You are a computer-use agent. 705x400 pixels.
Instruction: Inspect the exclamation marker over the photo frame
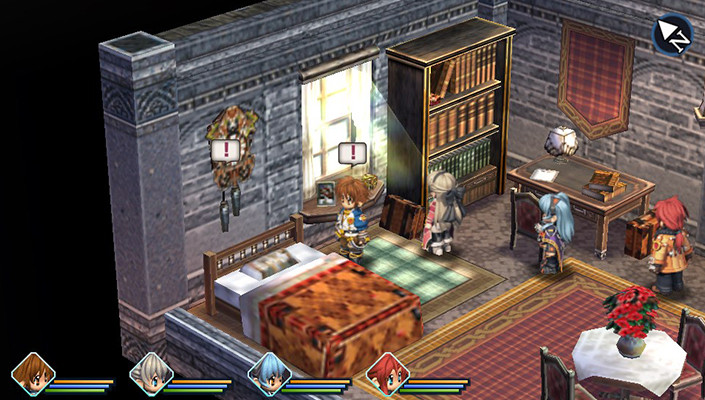tap(351, 153)
